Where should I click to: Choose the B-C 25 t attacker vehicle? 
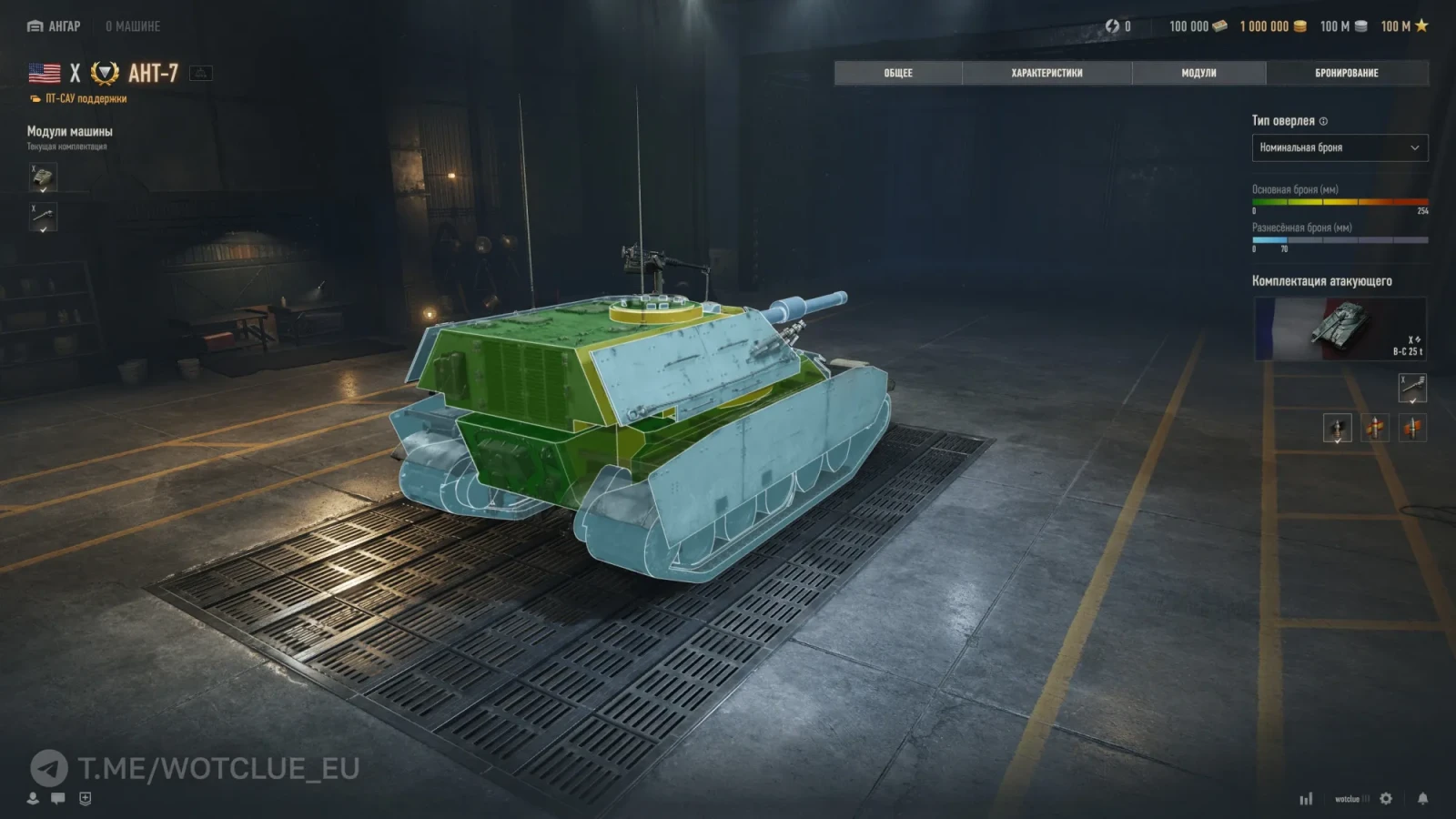coord(1340,329)
